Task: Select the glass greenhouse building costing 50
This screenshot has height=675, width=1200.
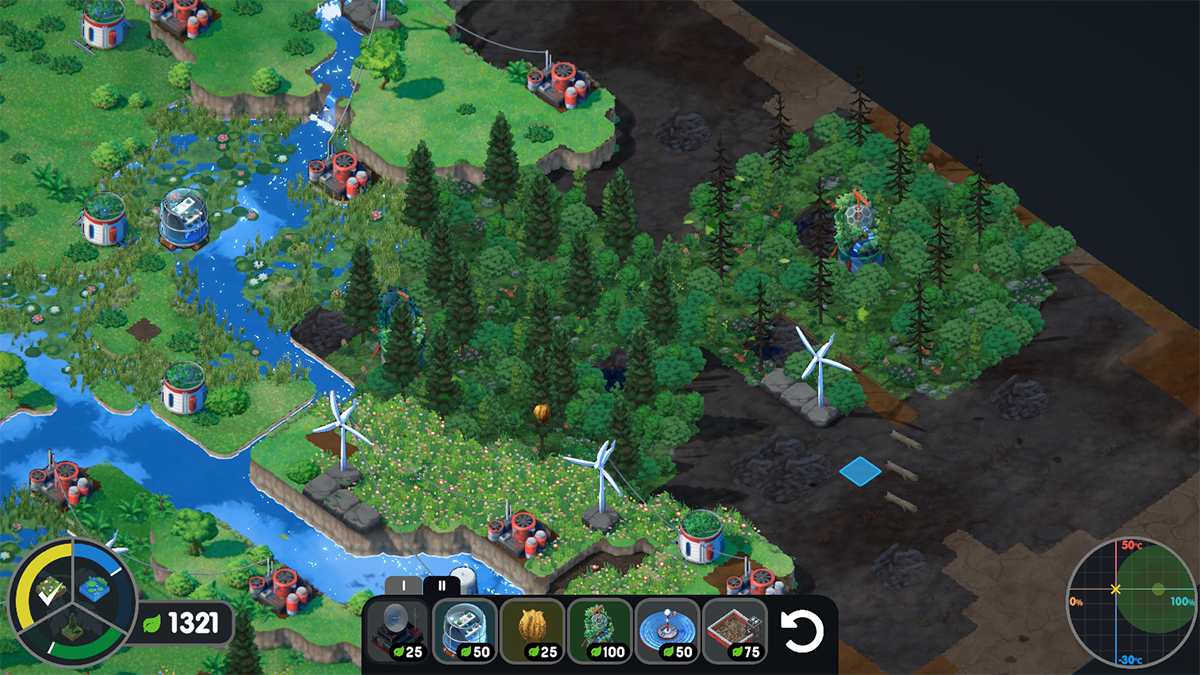Action: 465,630
